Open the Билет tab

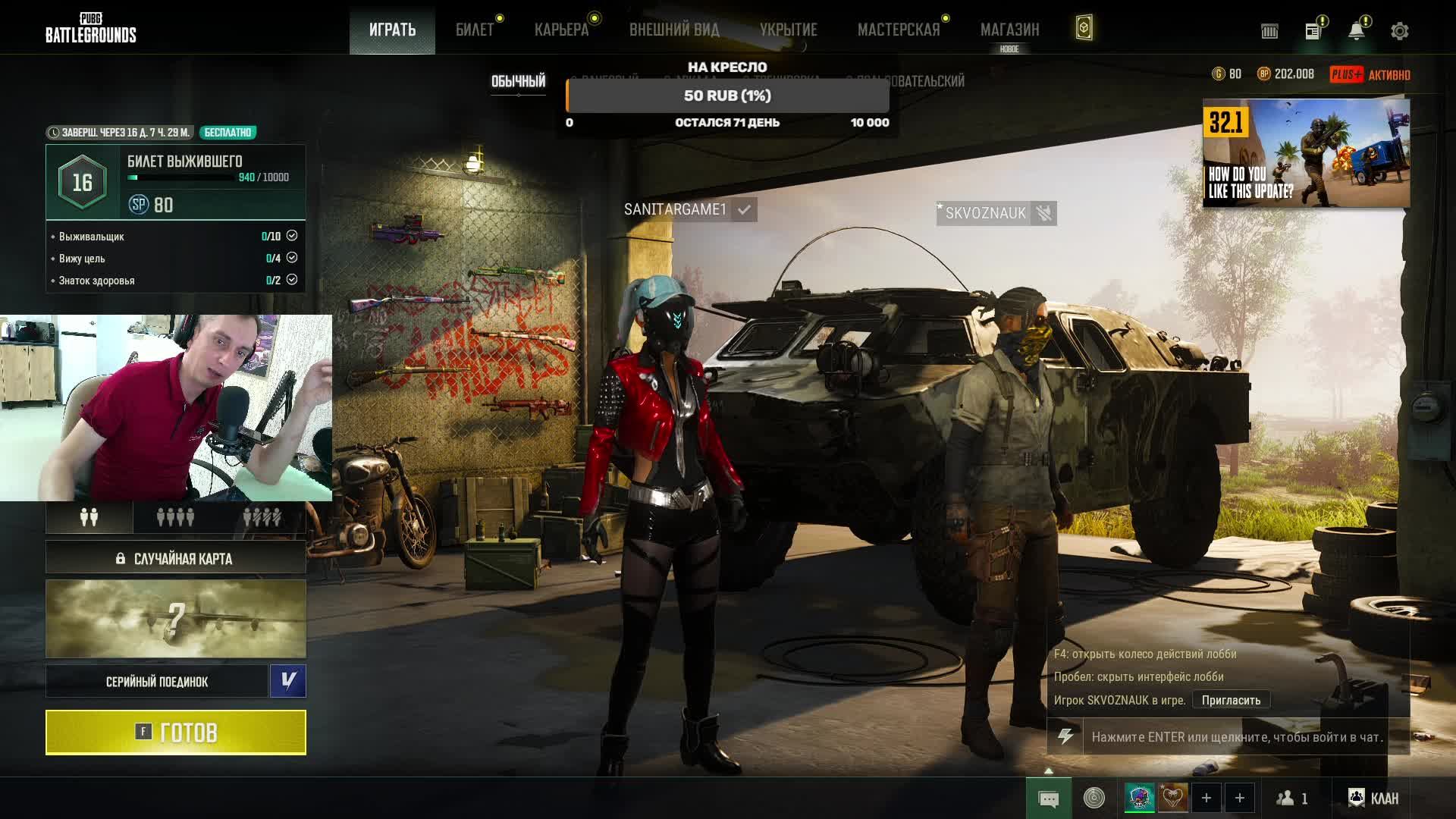[x=475, y=30]
